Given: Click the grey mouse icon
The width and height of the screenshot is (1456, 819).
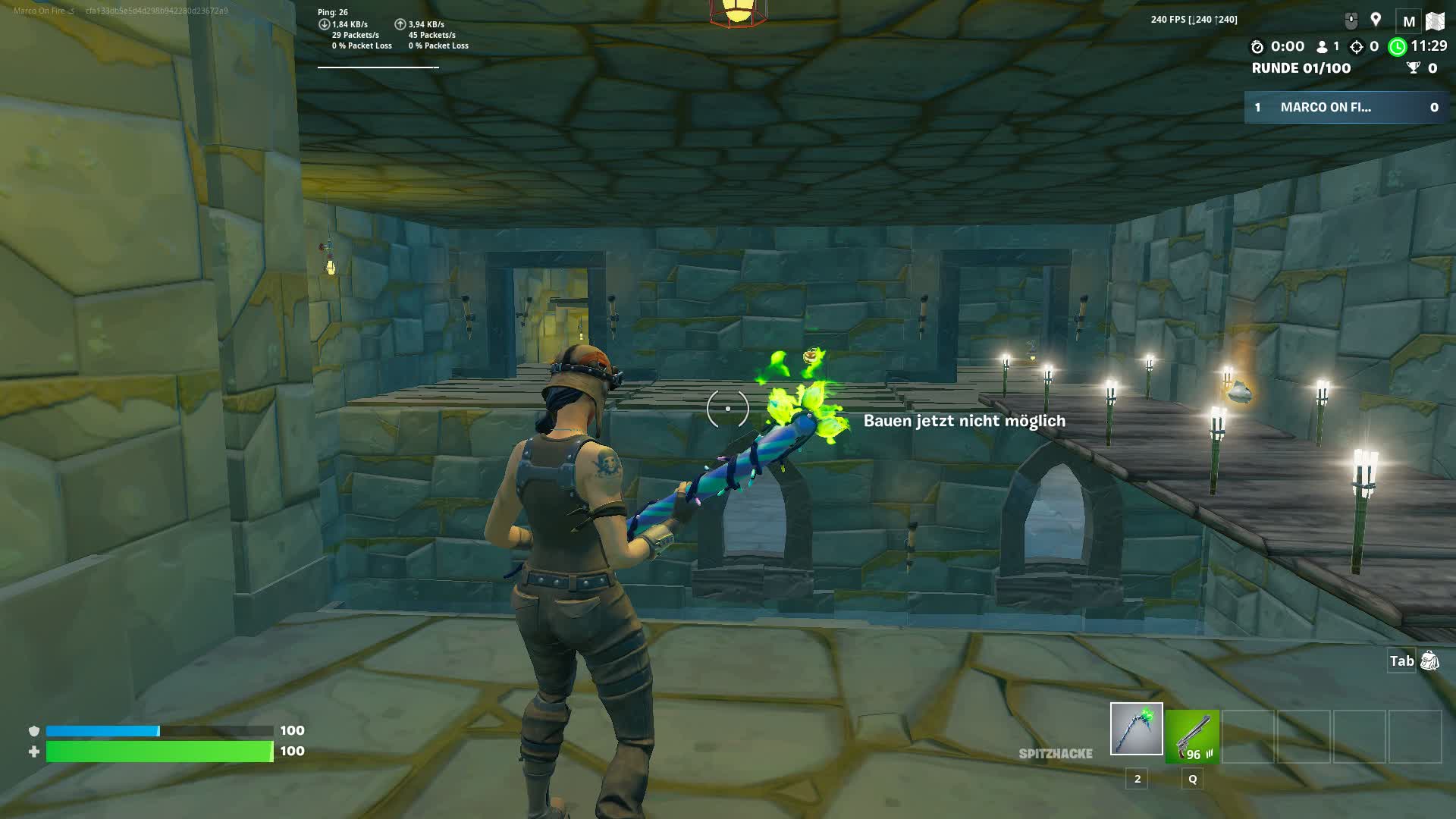Looking at the screenshot, I should point(1351,21).
